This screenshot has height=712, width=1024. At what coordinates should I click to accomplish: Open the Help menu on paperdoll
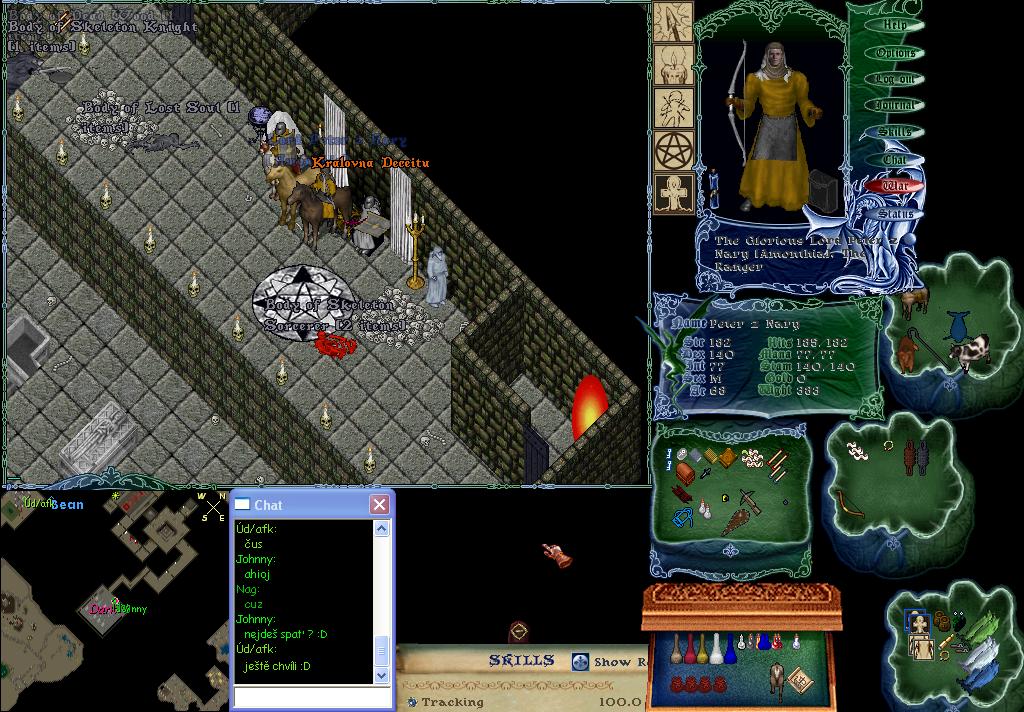click(x=895, y=25)
